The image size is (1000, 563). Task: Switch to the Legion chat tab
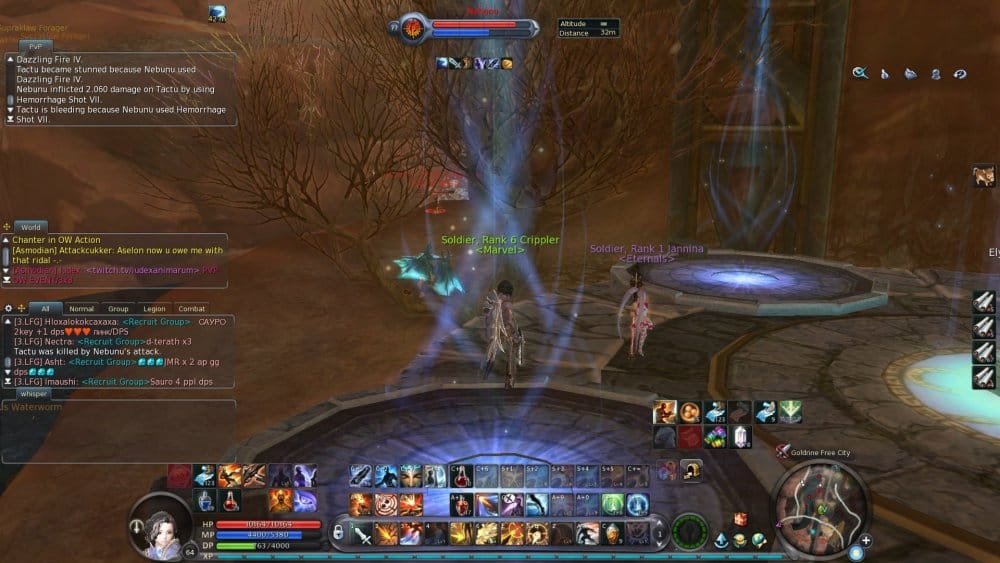click(154, 309)
